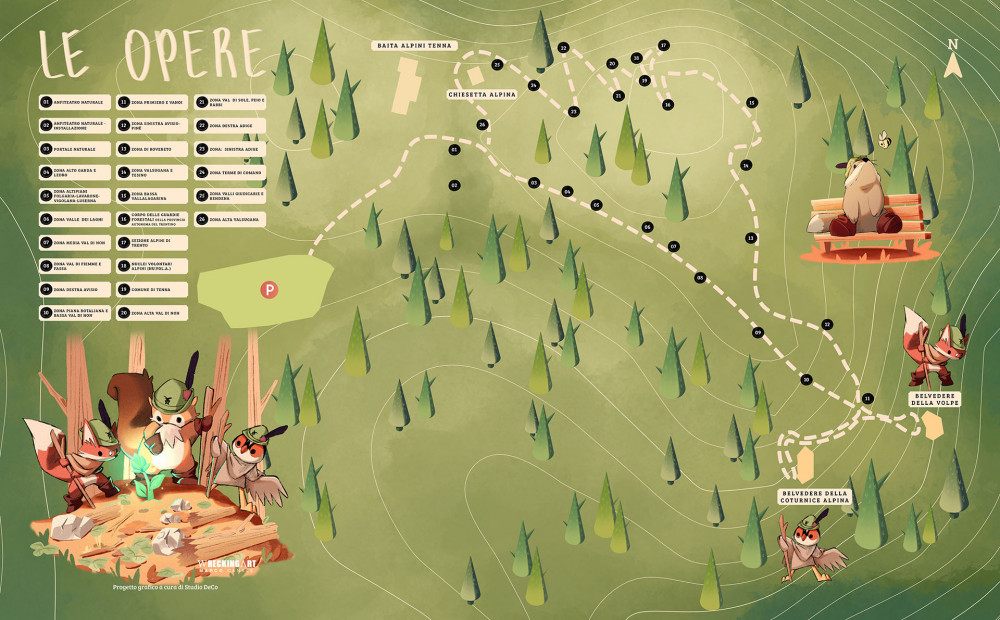Select map marker 15 on the trail
Viewport: 1000px width, 620px height.
[x=751, y=102]
